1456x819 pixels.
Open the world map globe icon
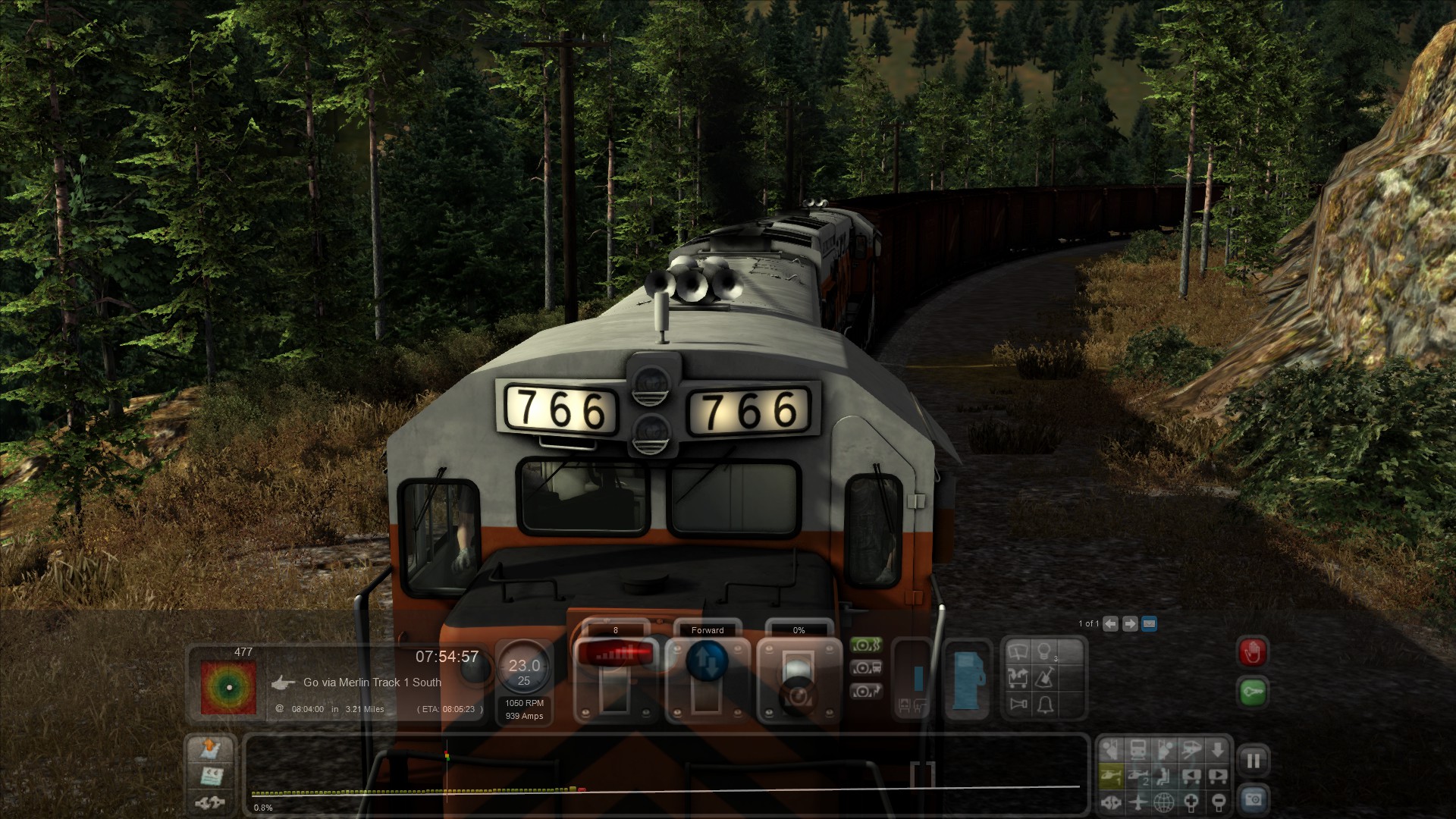tap(1164, 801)
